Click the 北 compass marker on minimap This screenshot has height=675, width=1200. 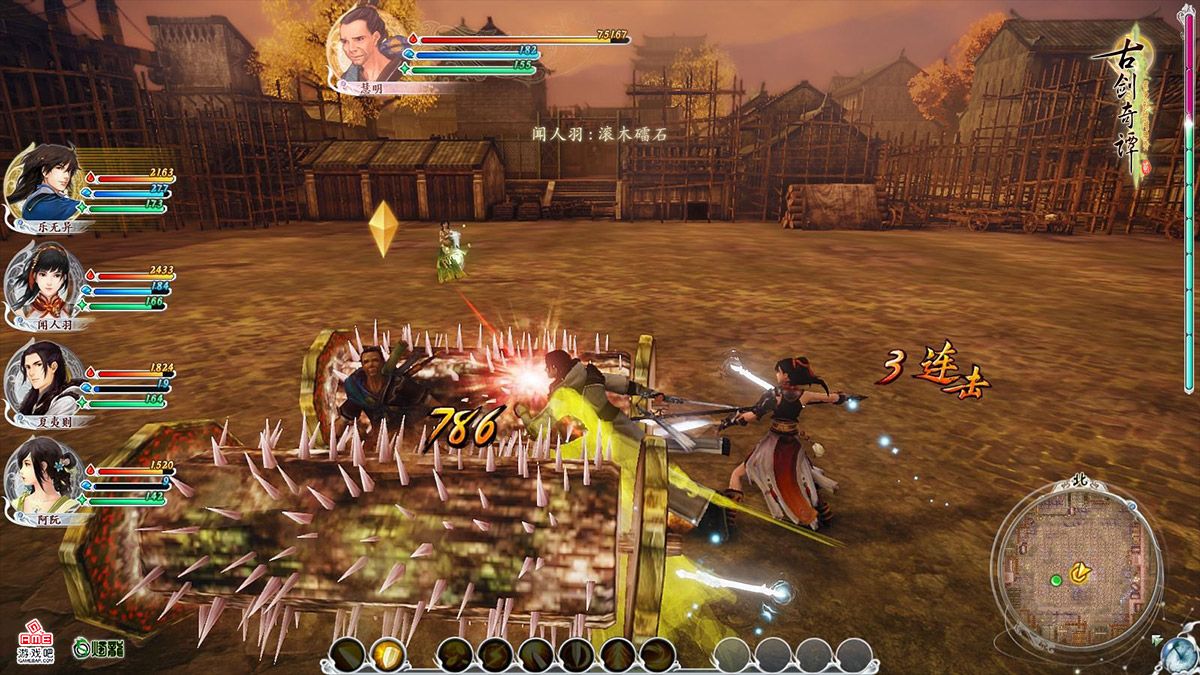pos(1079,482)
